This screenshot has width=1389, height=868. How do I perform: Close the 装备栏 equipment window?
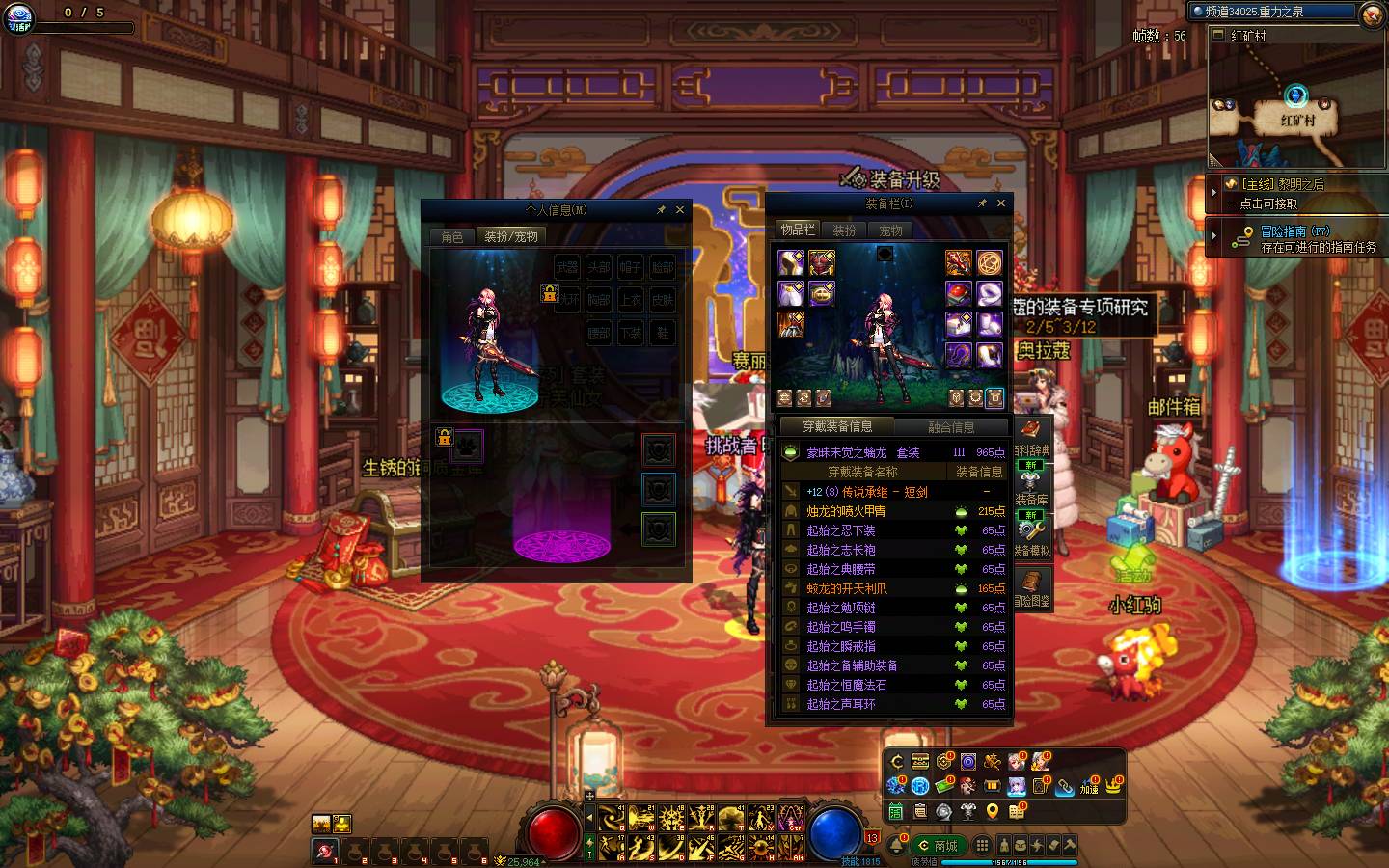[1001, 203]
